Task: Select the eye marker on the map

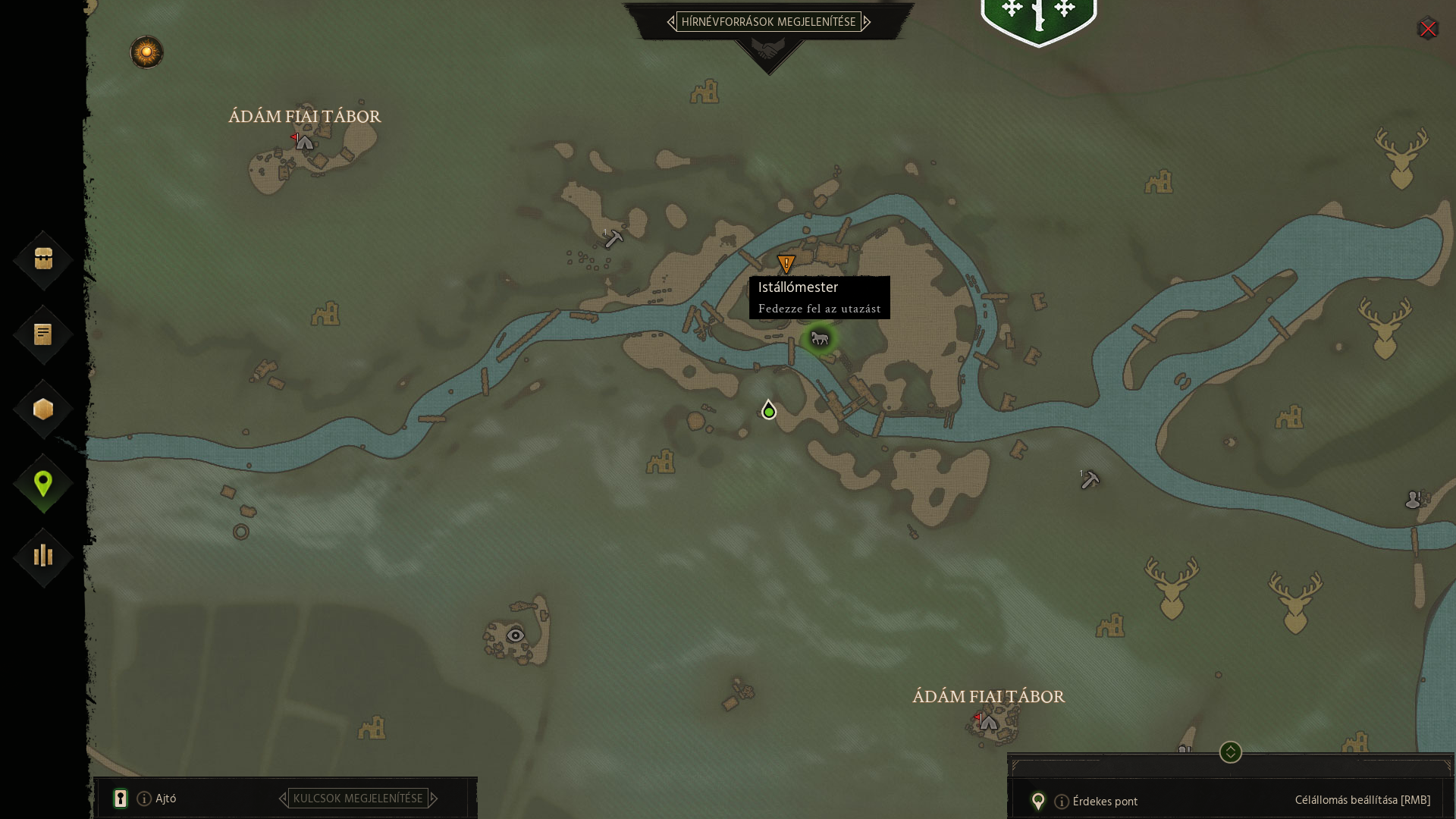Action: [516, 635]
